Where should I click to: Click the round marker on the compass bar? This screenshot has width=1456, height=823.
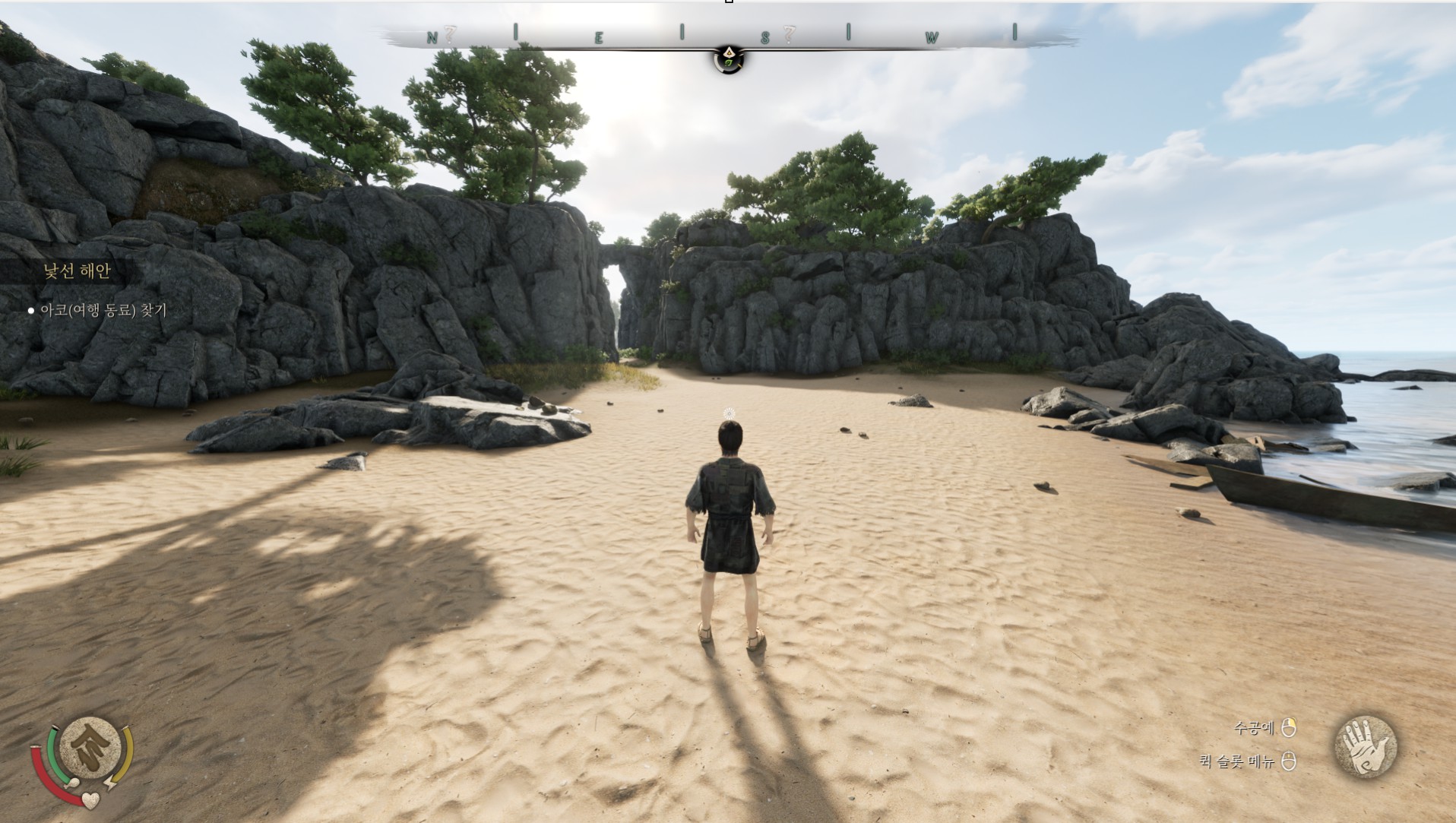(x=729, y=58)
